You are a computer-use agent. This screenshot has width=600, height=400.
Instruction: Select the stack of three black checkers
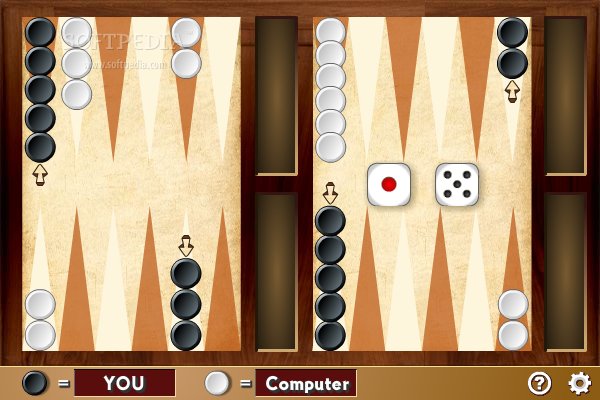(x=186, y=304)
